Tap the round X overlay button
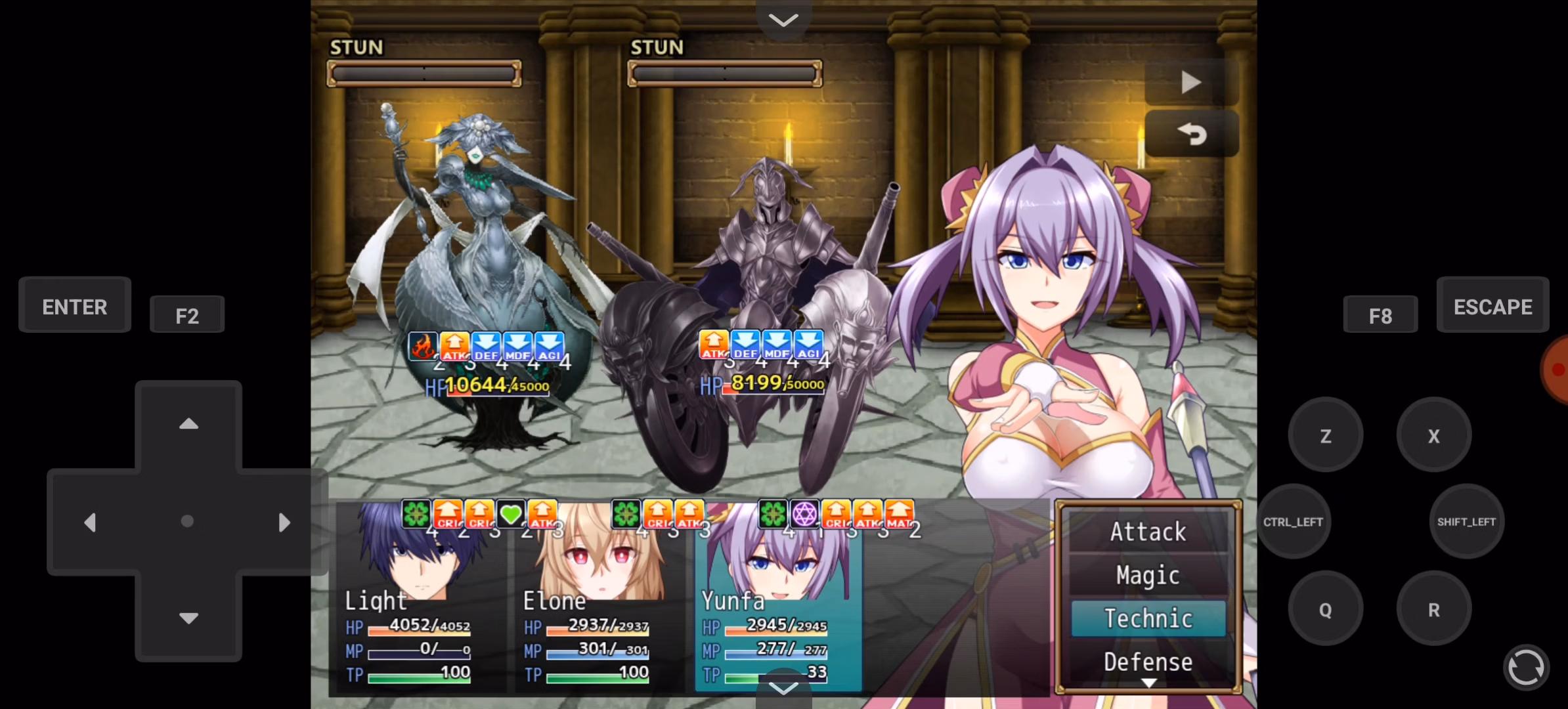 tap(1433, 436)
